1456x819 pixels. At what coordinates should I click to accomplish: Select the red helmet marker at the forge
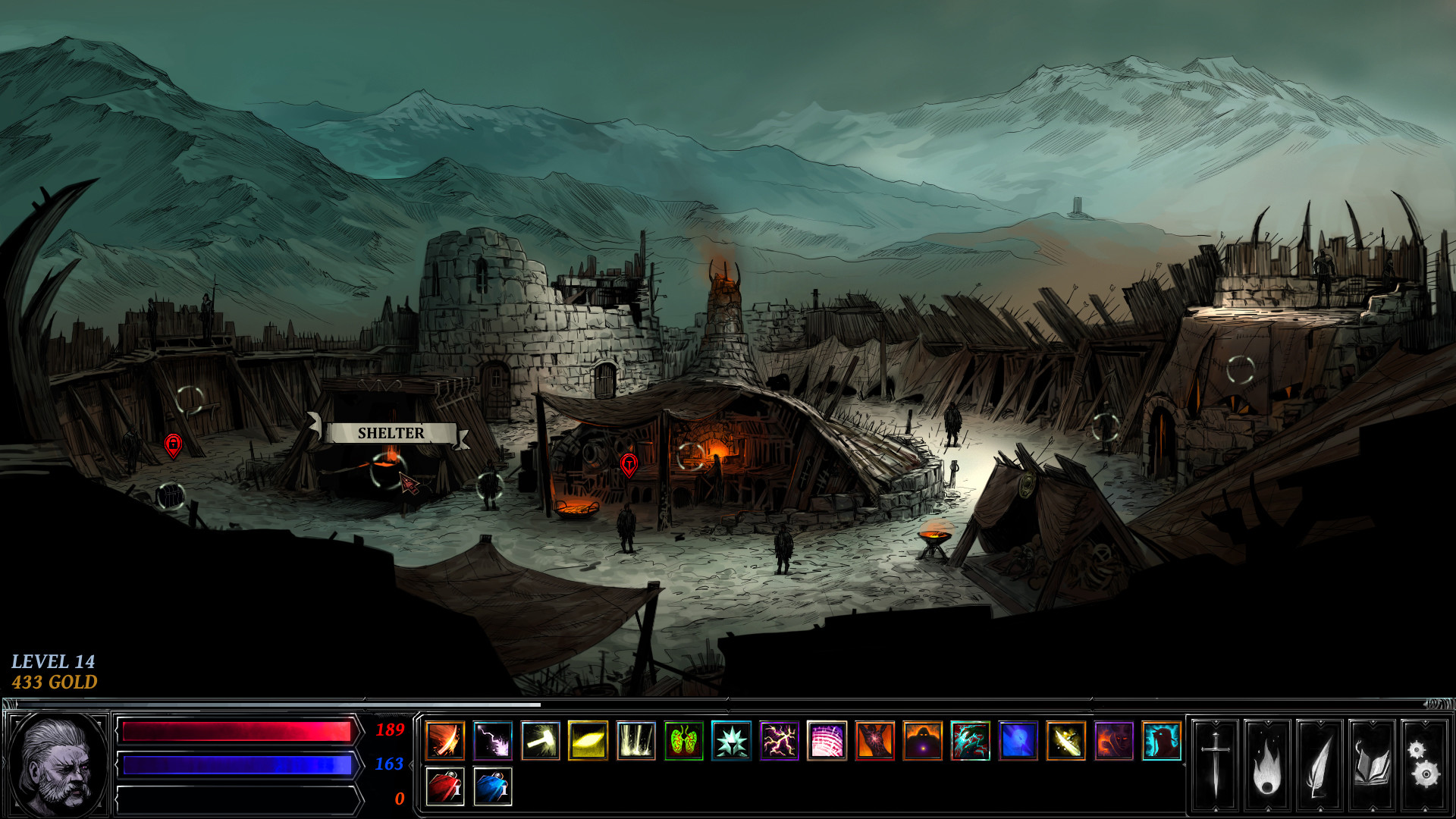coord(629,463)
